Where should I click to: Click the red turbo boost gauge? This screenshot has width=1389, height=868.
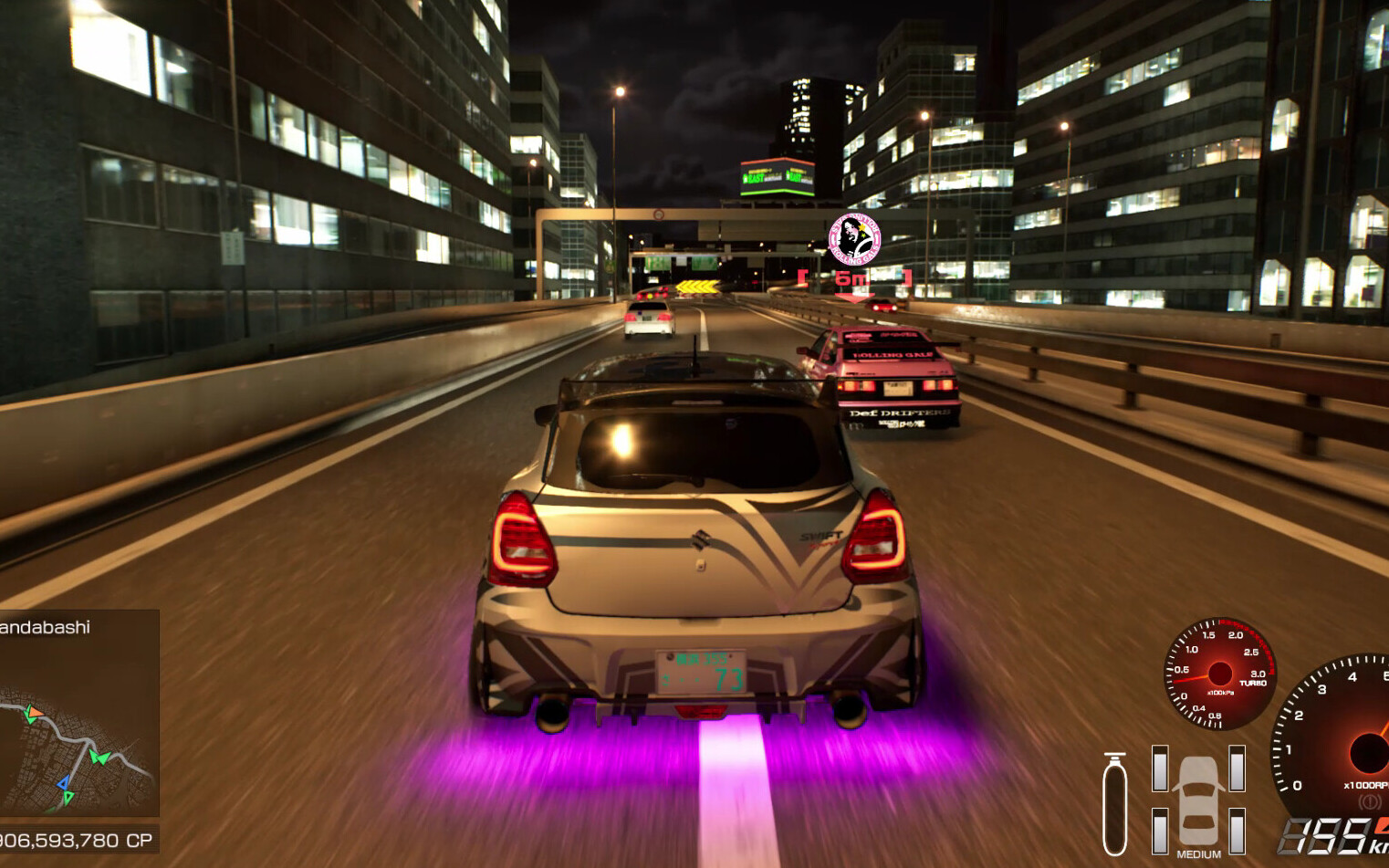click(1219, 675)
